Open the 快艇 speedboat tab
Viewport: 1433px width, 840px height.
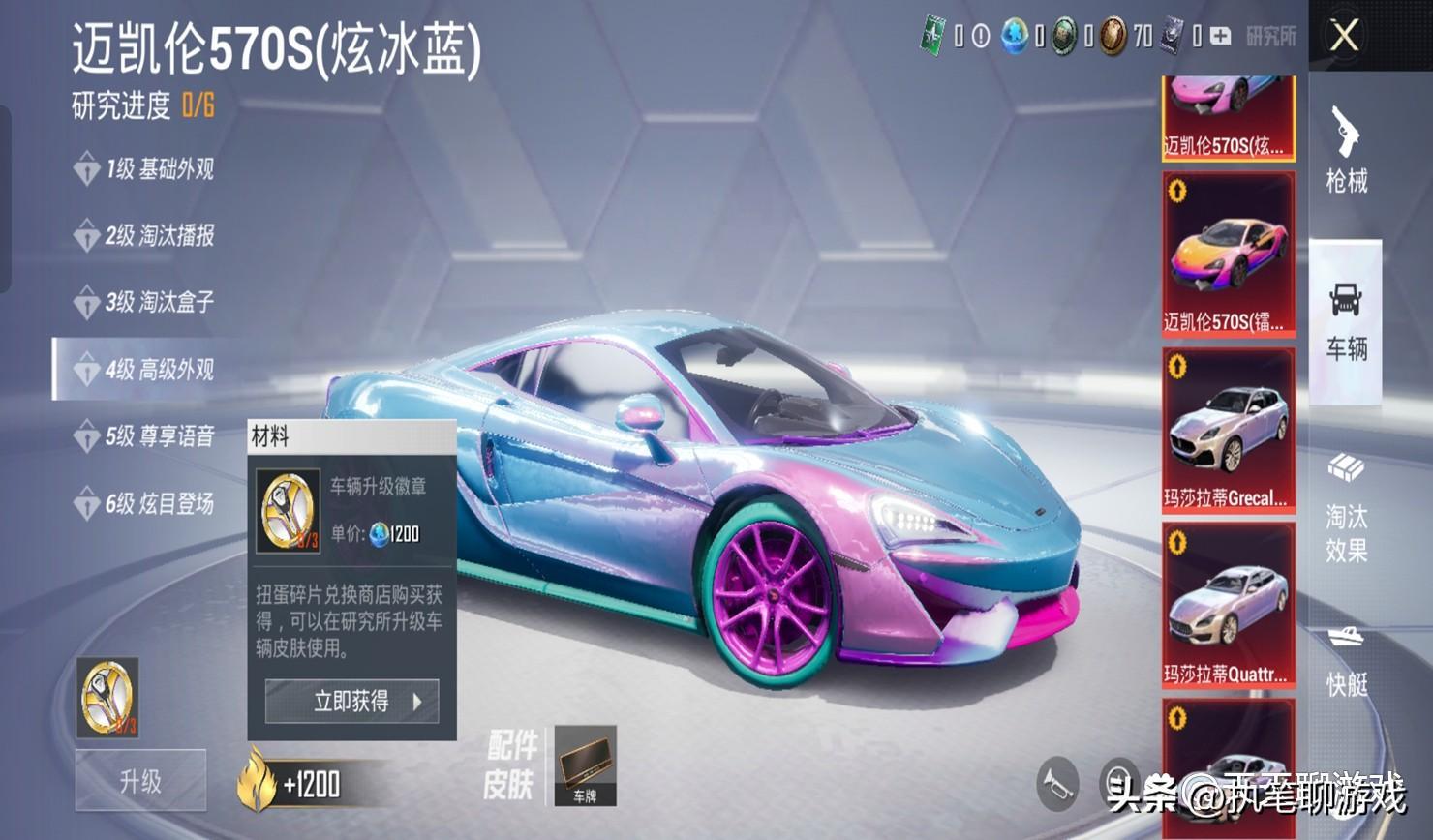pos(1346,663)
